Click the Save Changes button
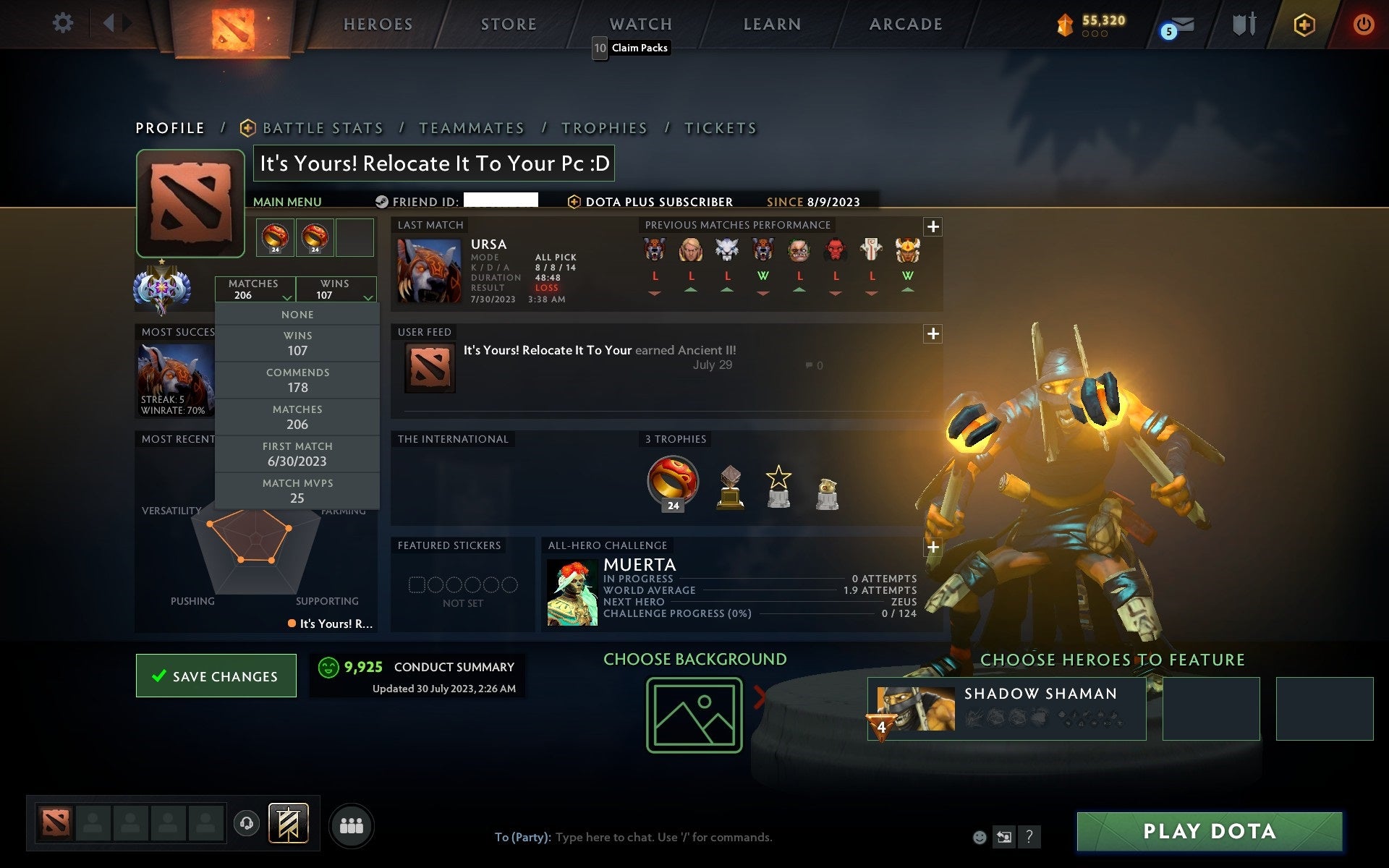Image resolution: width=1389 pixels, height=868 pixels. (x=216, y=676)
